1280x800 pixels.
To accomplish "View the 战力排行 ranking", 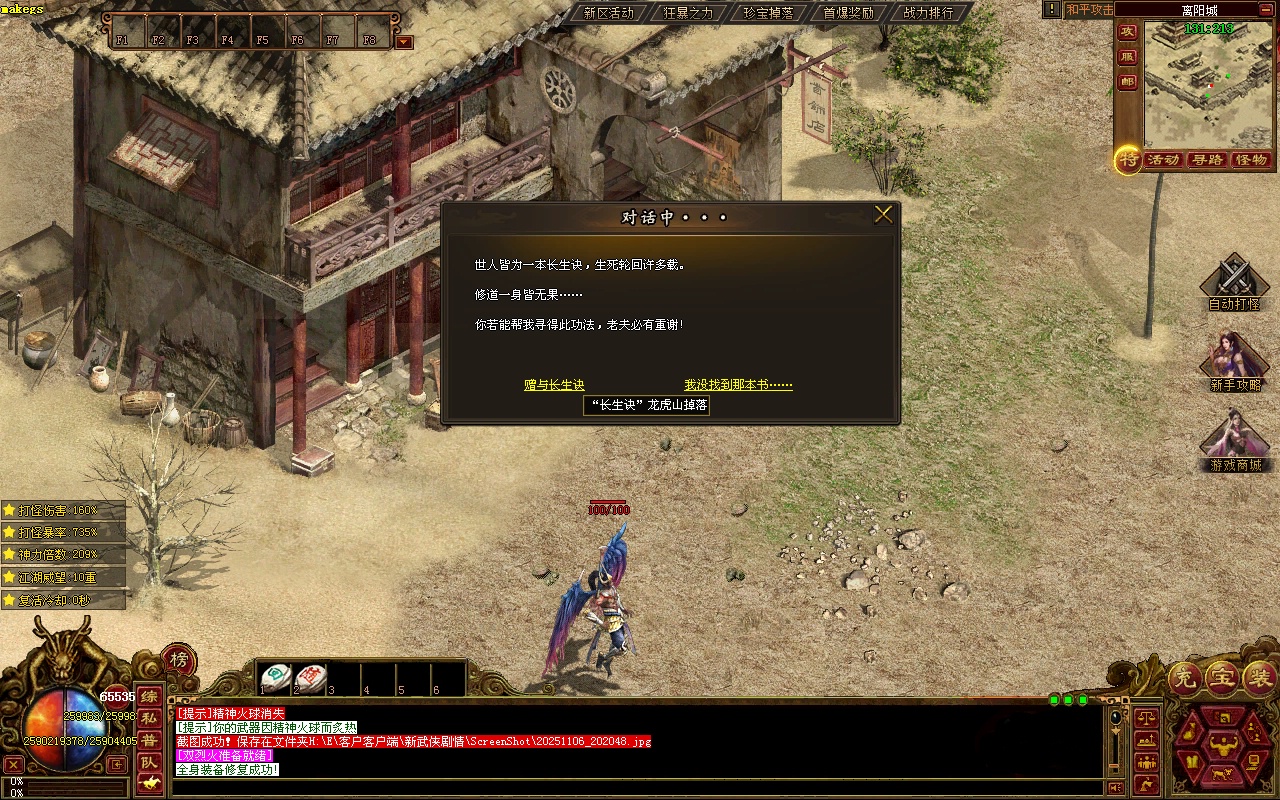I will (928, 13).
